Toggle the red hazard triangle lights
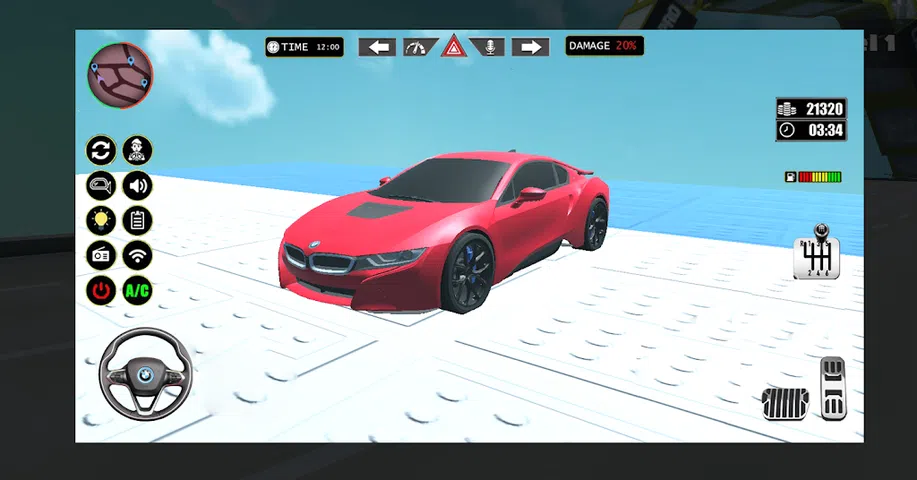 click(454, 47)
